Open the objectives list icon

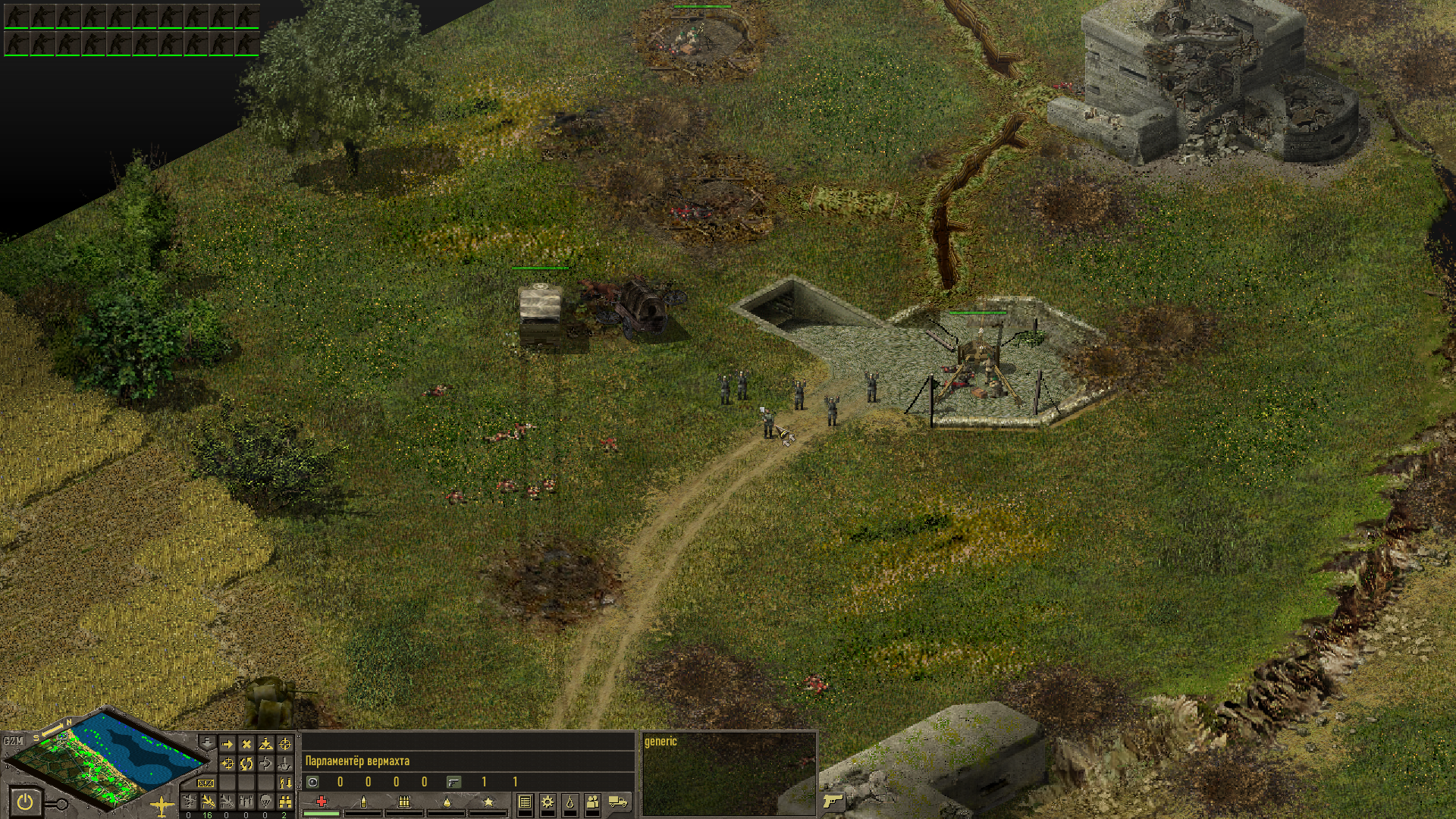pos(525,802)
